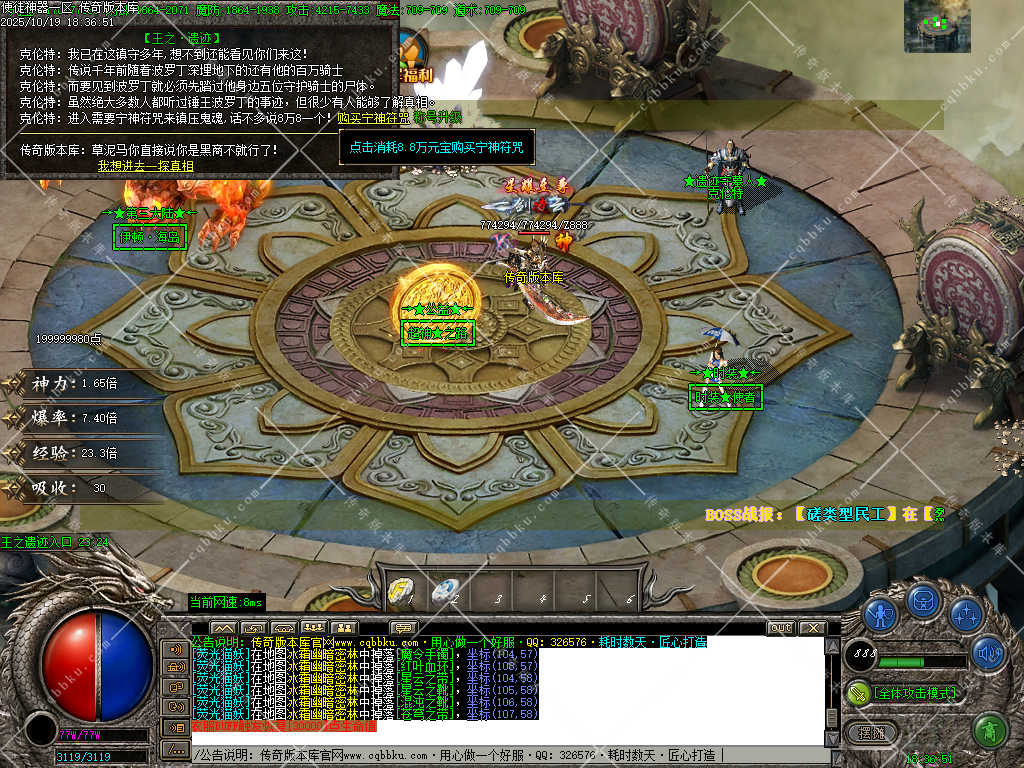
Task: Use the item in quick slot 1
Action: (x=401, y=592)
